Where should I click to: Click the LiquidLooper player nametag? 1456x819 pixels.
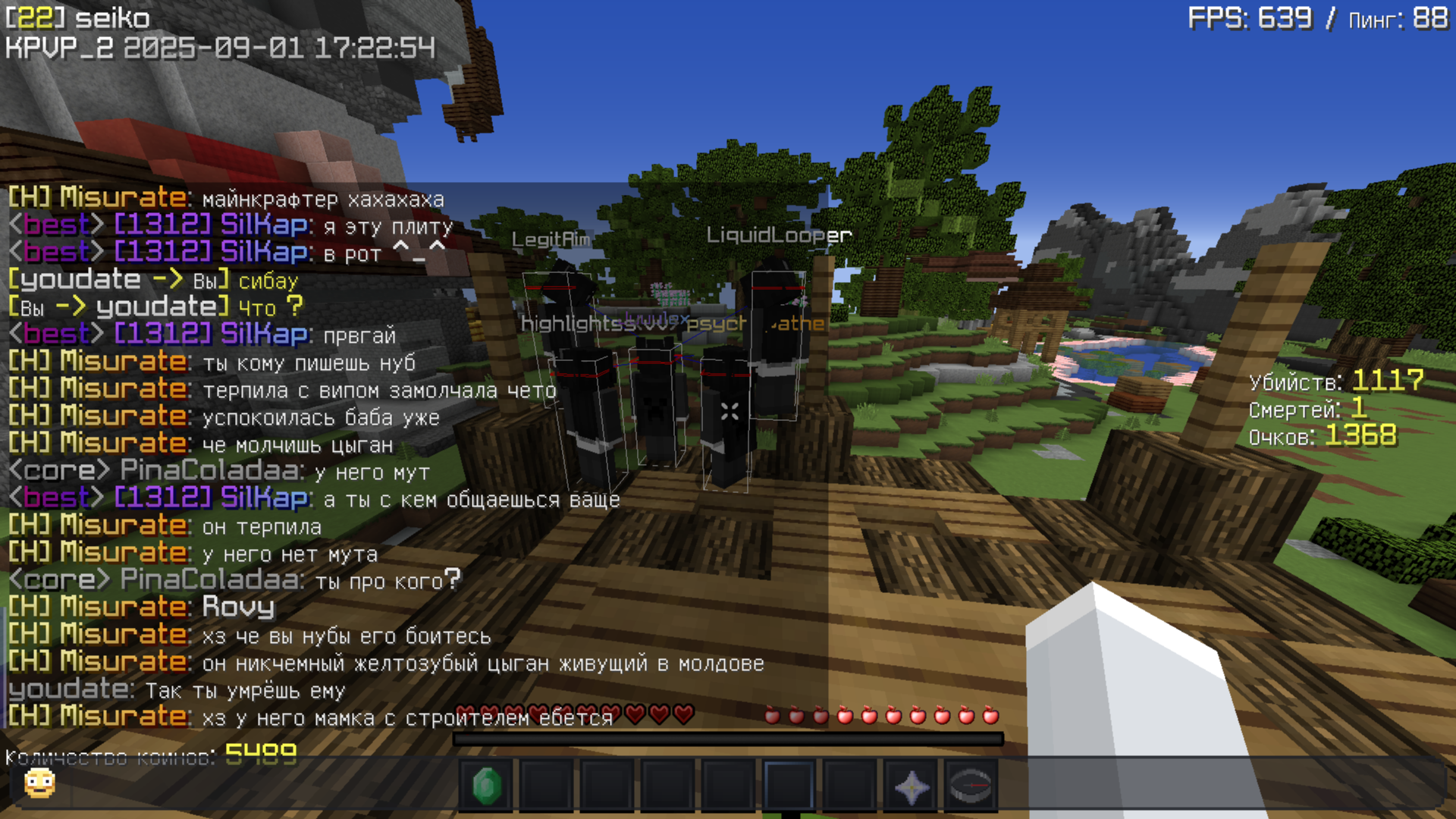776,235
